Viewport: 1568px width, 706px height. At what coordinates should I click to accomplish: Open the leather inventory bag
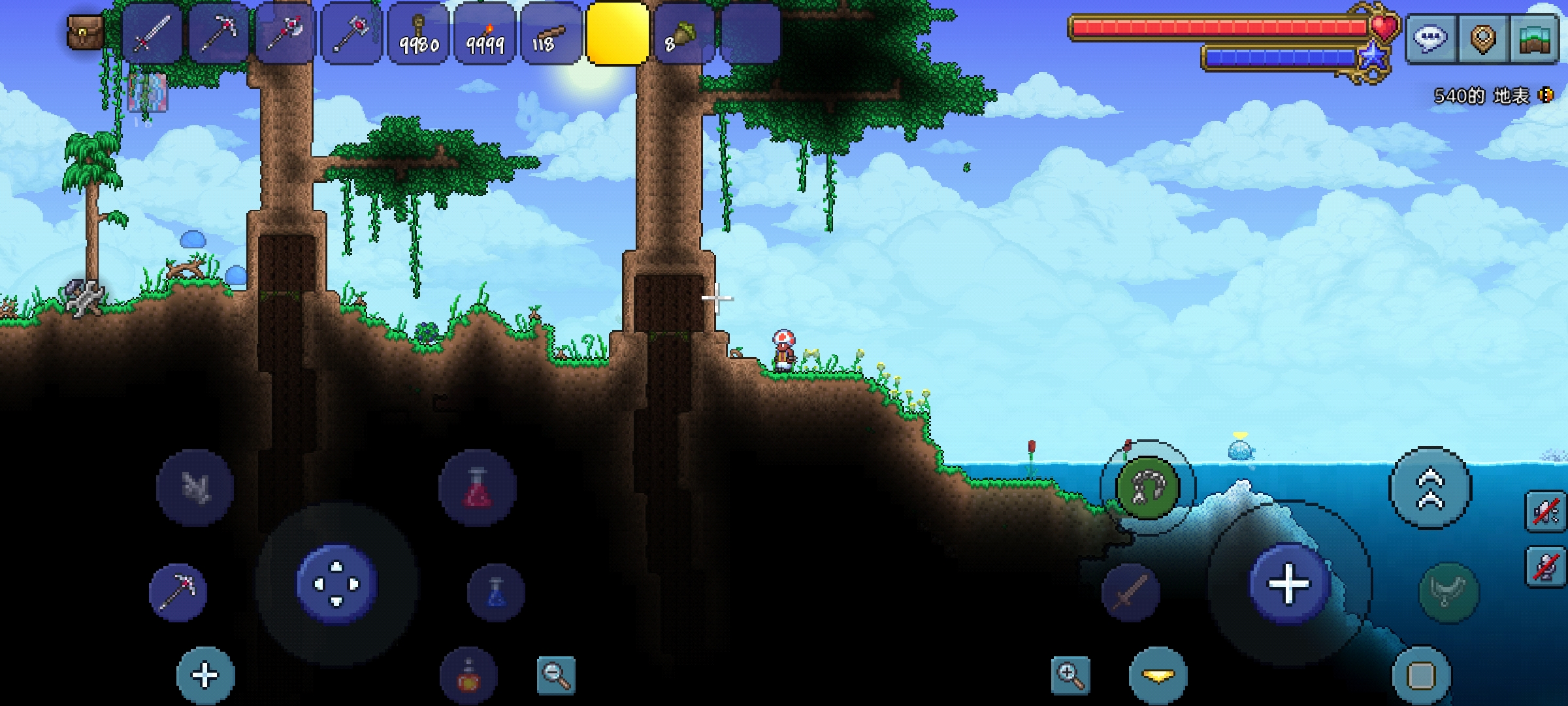click(86, 33)
